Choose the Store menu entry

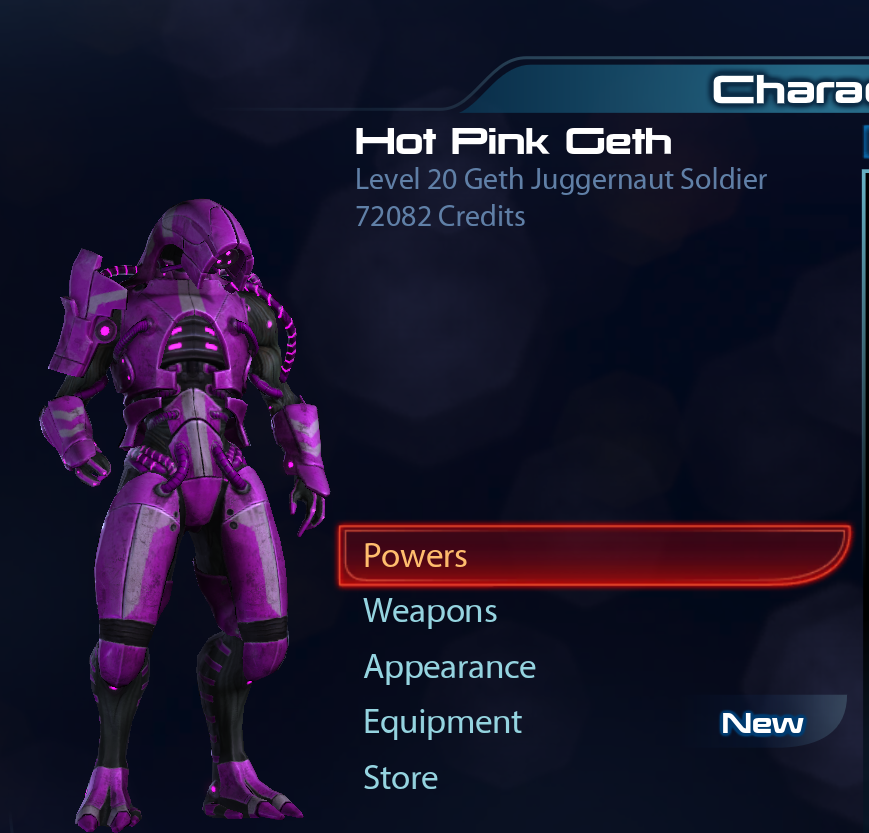400,778
